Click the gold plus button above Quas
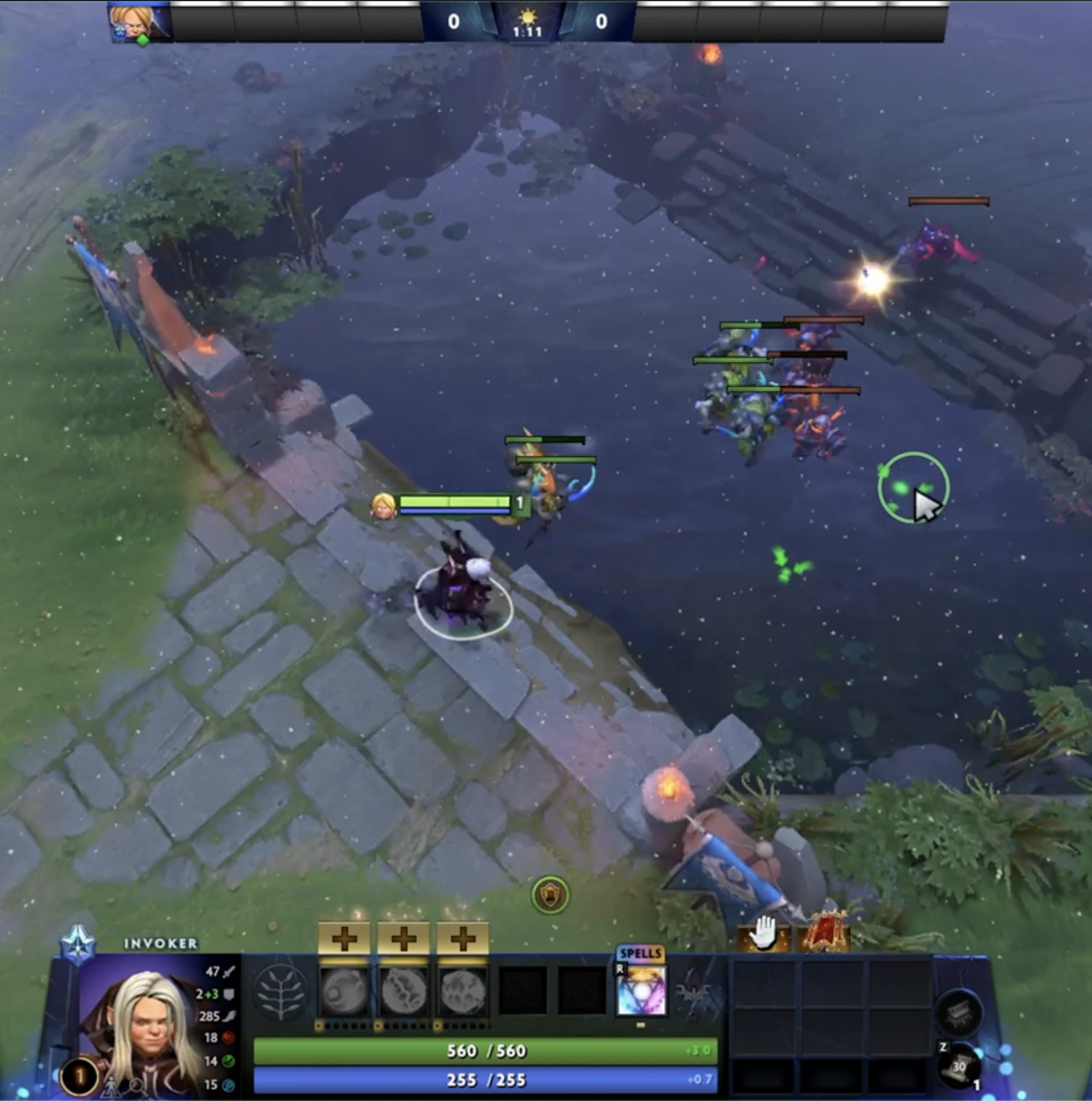 (x=344, y=938)
